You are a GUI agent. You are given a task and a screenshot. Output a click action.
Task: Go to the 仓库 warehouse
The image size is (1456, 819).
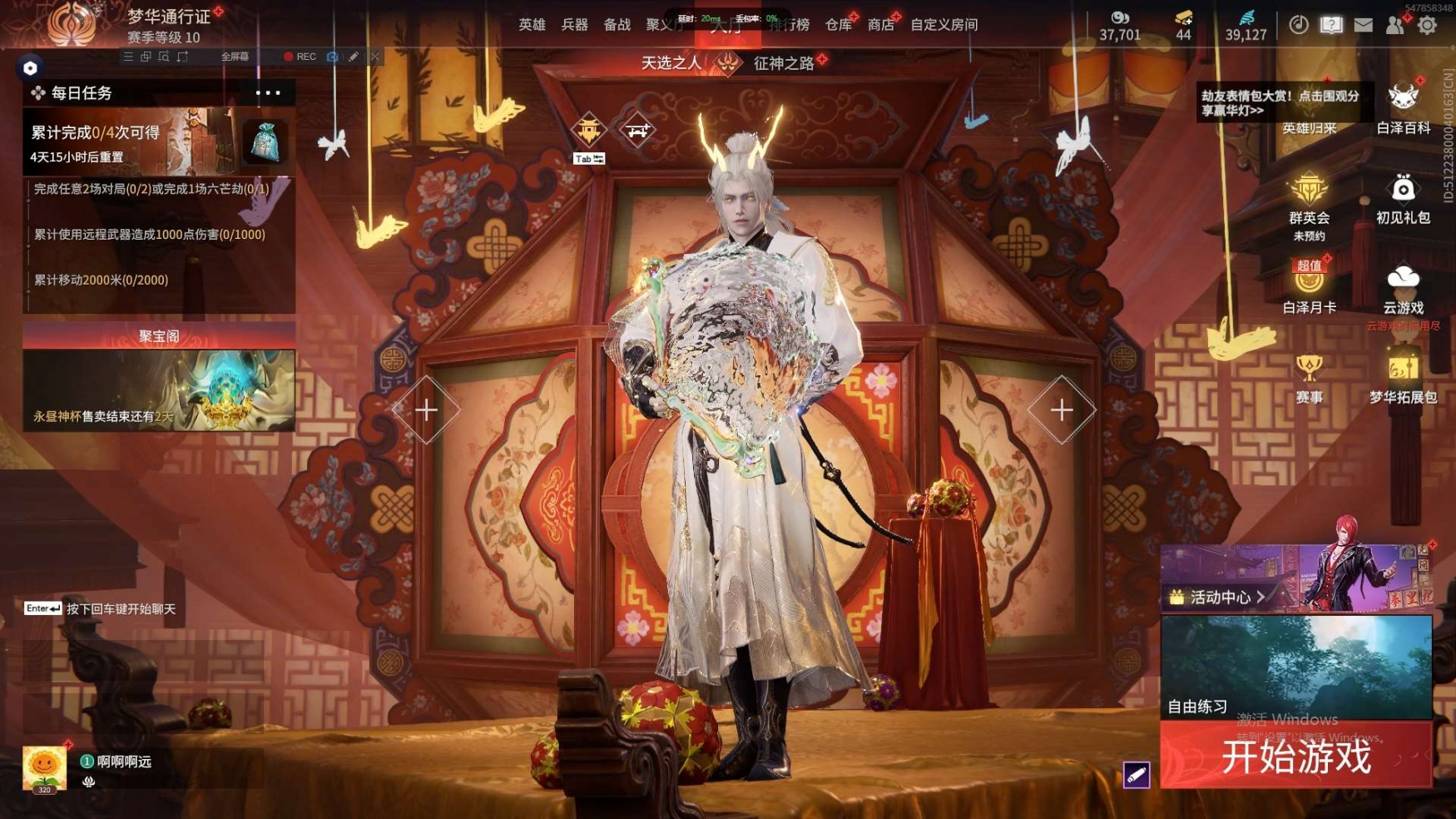tap(838, 25)
